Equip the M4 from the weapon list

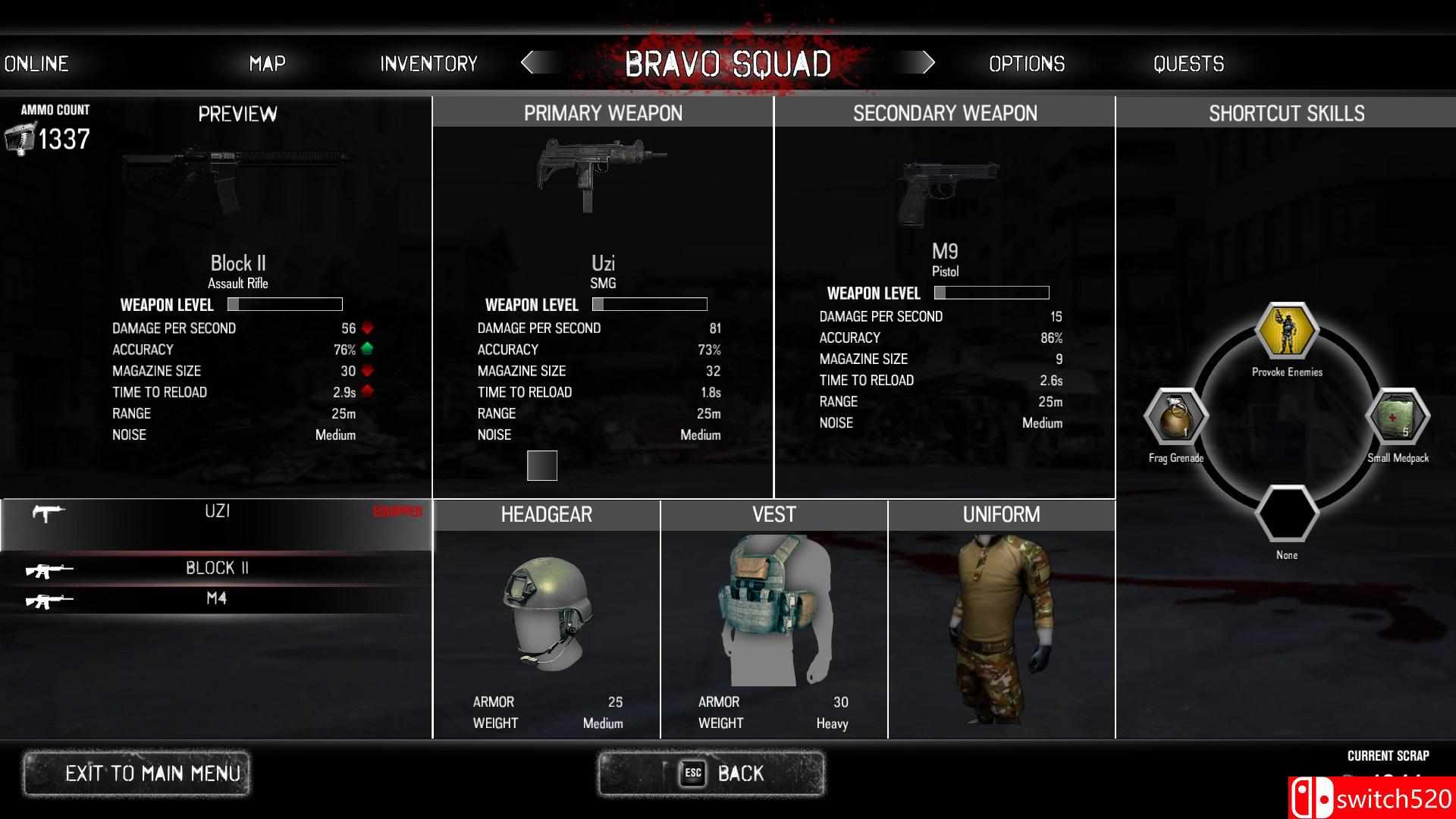tap(216, 598)
